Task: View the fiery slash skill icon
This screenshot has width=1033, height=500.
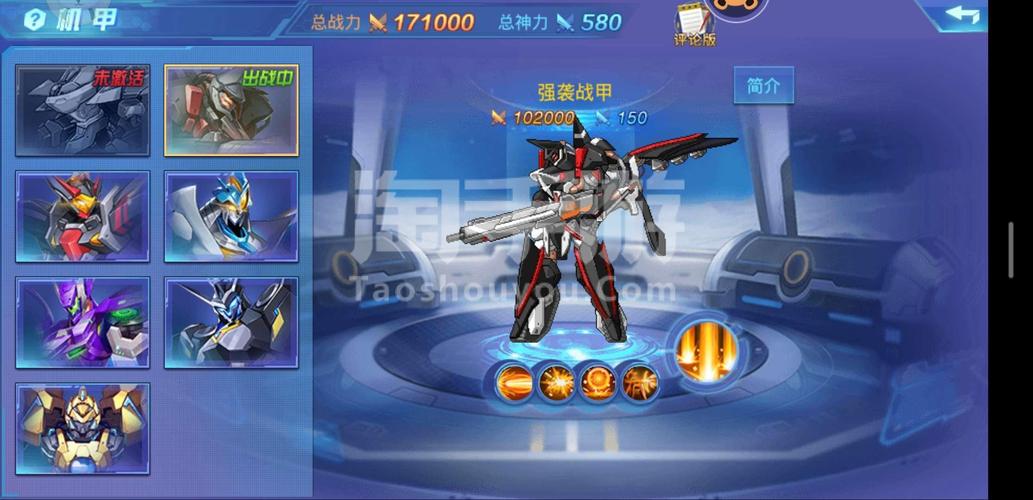Action: 639,382
